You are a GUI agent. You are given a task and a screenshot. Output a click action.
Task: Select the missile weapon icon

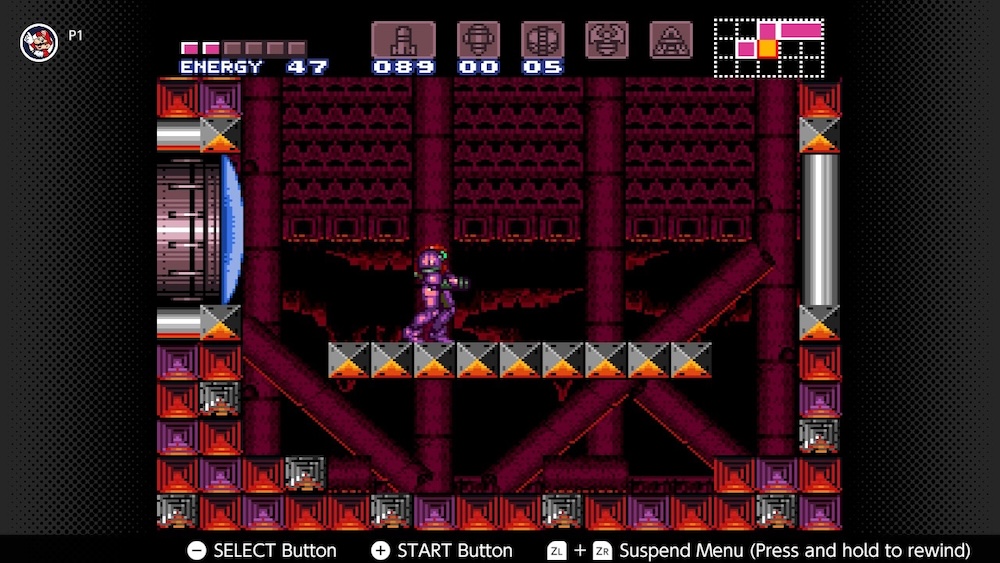coord(403,40)
